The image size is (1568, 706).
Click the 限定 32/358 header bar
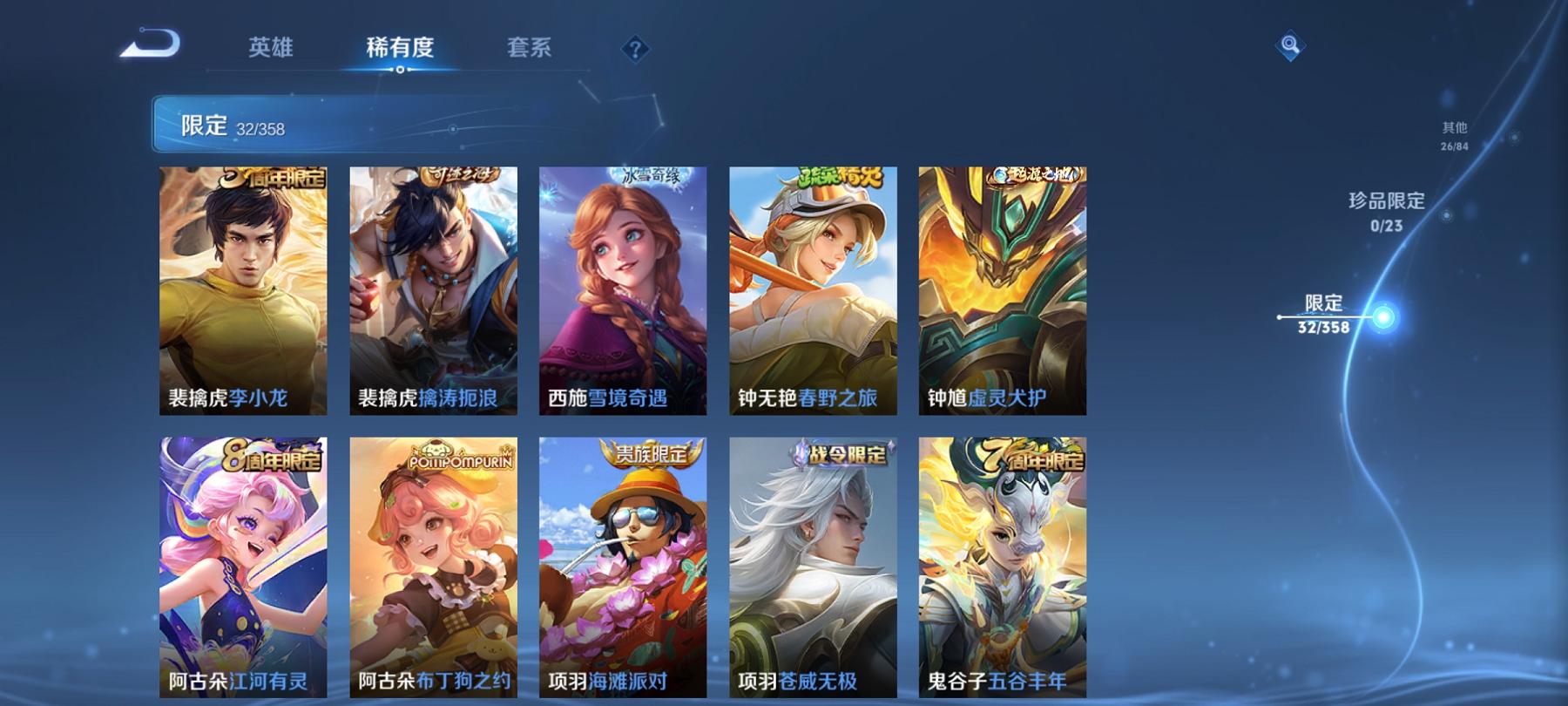tap(261, 127)
